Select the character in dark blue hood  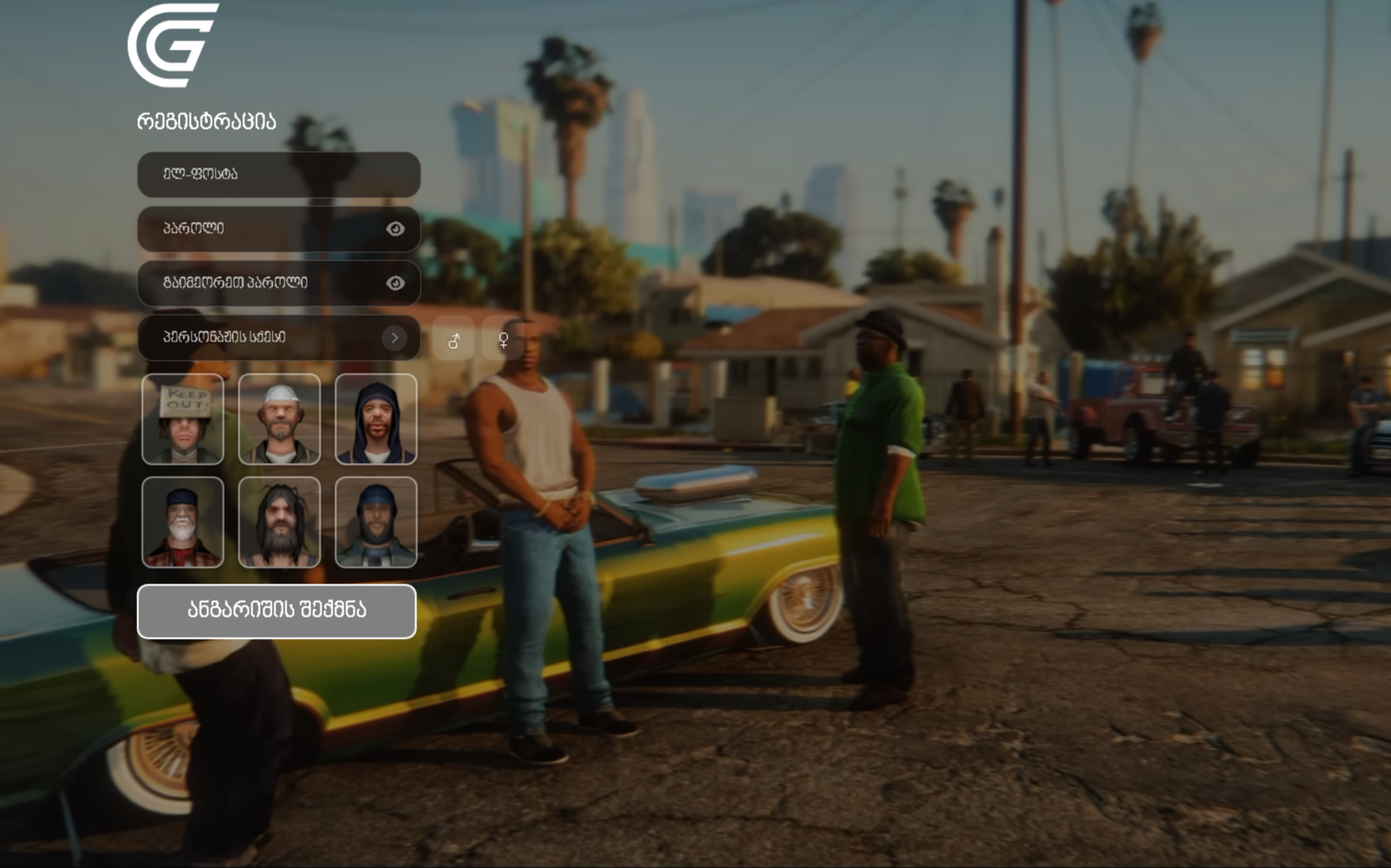(x=376, y=419)
